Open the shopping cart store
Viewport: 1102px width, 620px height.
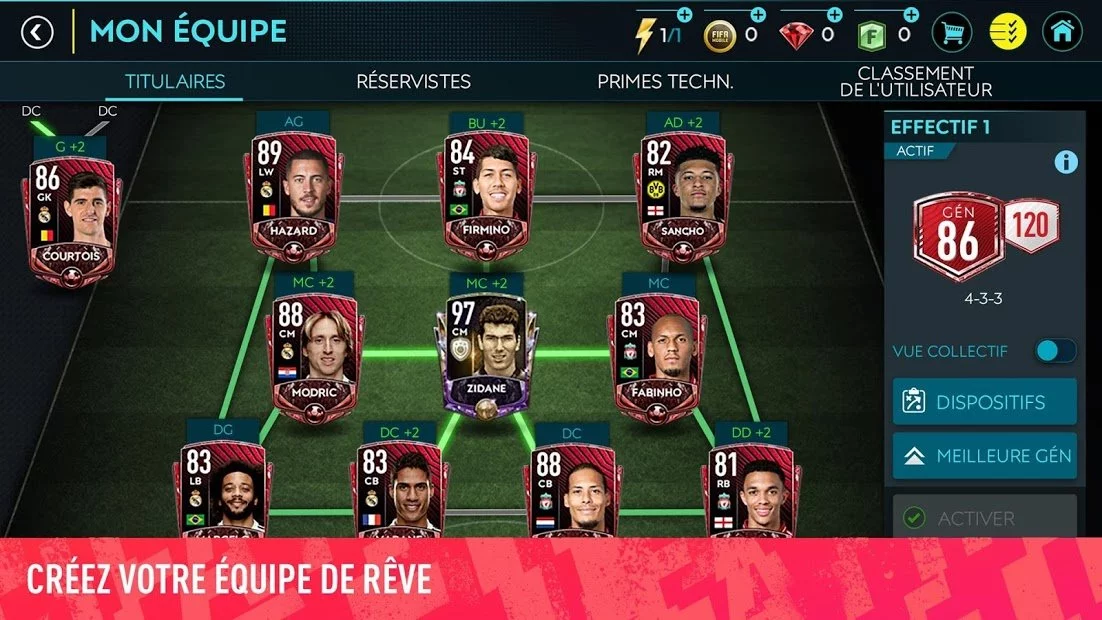[952, 33]
